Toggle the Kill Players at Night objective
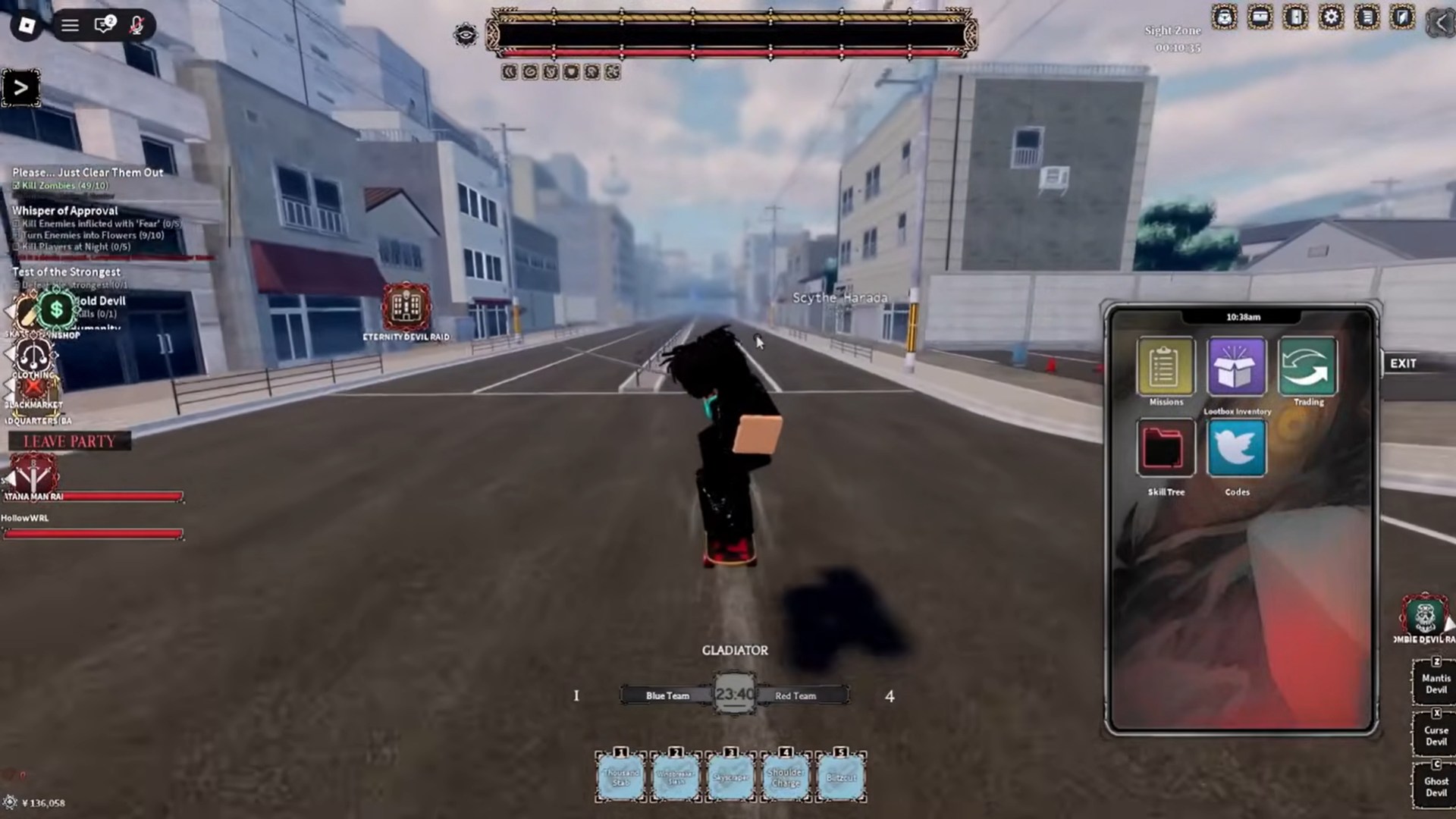The height and width of the screenshot is (819, 1456). click(16, 247)
